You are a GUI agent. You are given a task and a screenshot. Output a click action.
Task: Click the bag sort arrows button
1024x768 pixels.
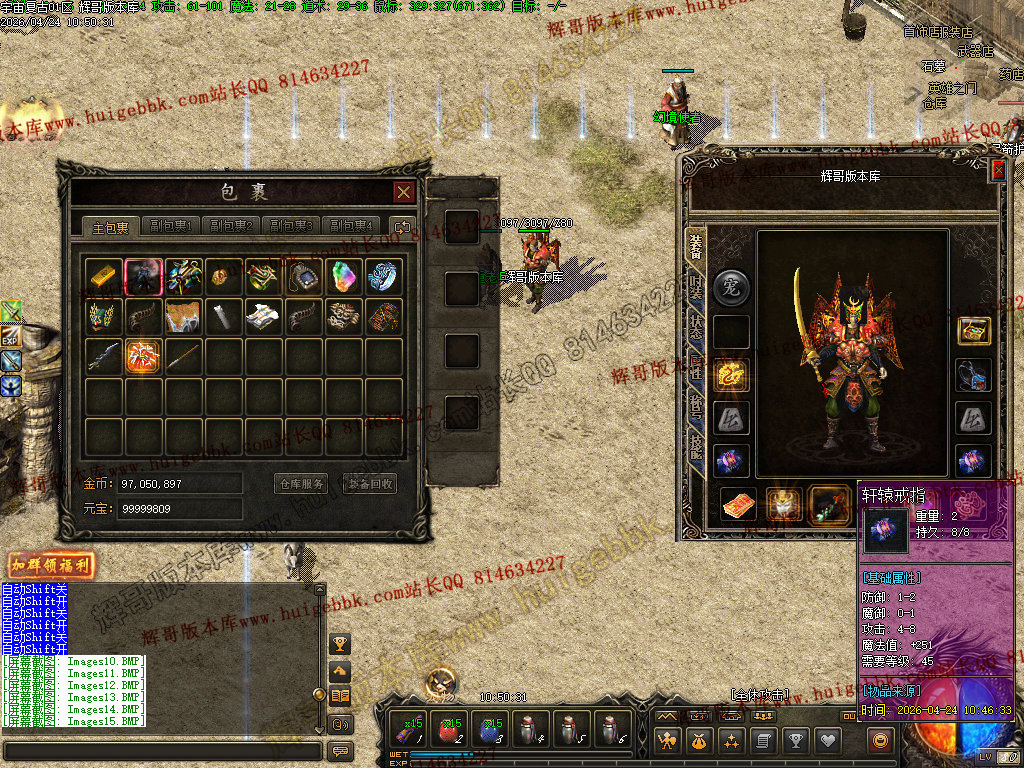point(402,227)
